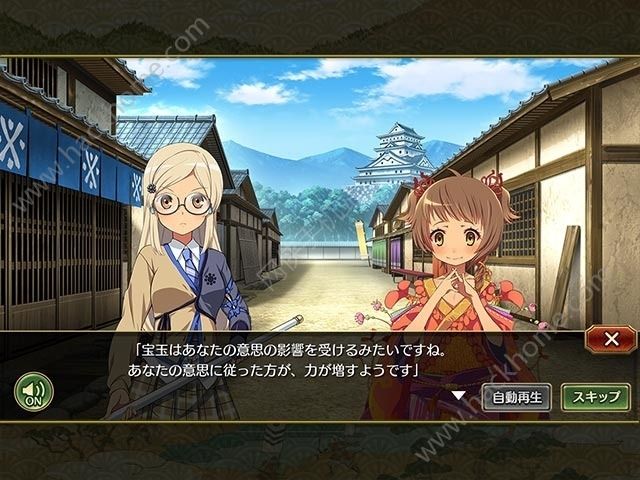Skip the scene with the スキップ button
Screen dimensions: 640x480
595,396
